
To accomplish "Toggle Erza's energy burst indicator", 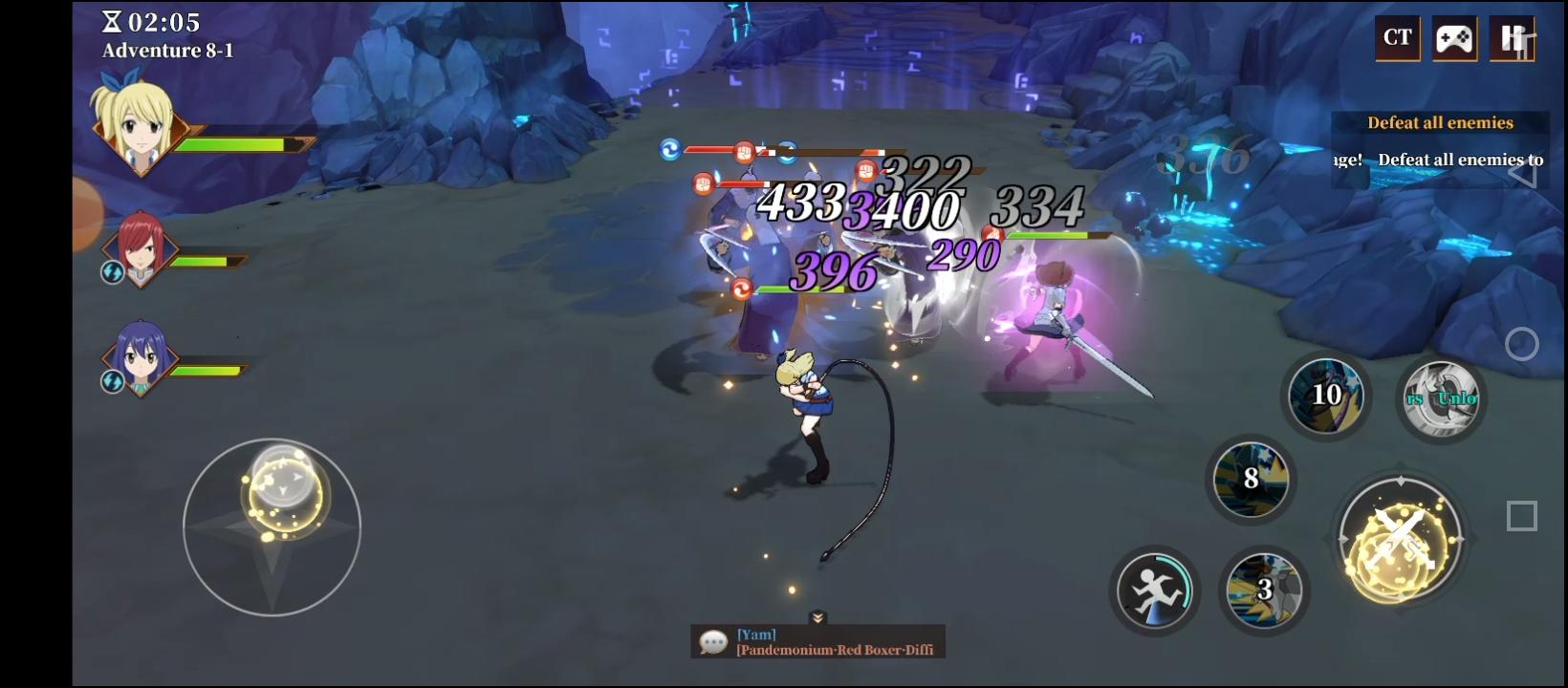I will click(112, 273).
